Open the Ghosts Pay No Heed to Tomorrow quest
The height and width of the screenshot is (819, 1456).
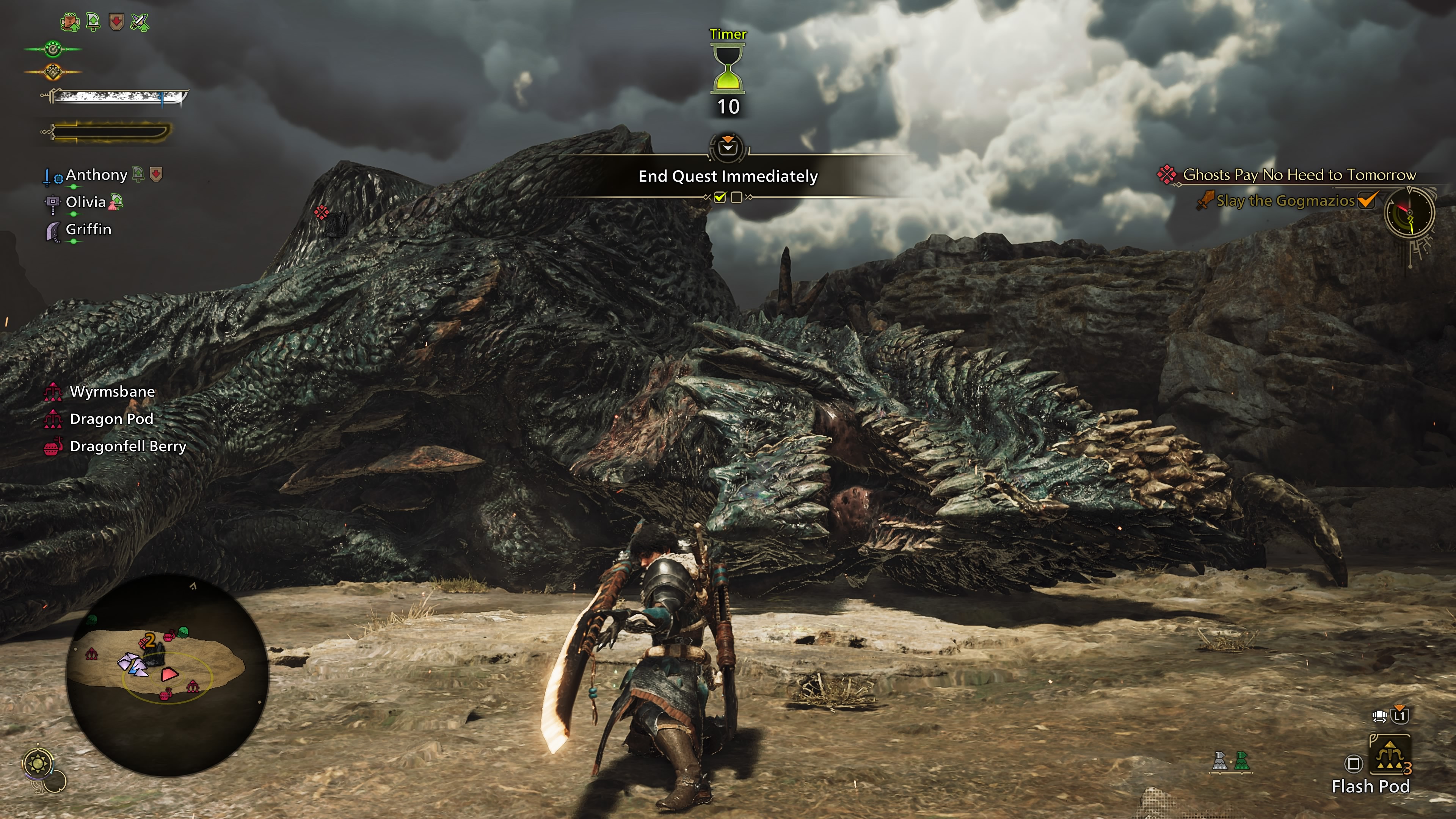tap(1299, 175)
